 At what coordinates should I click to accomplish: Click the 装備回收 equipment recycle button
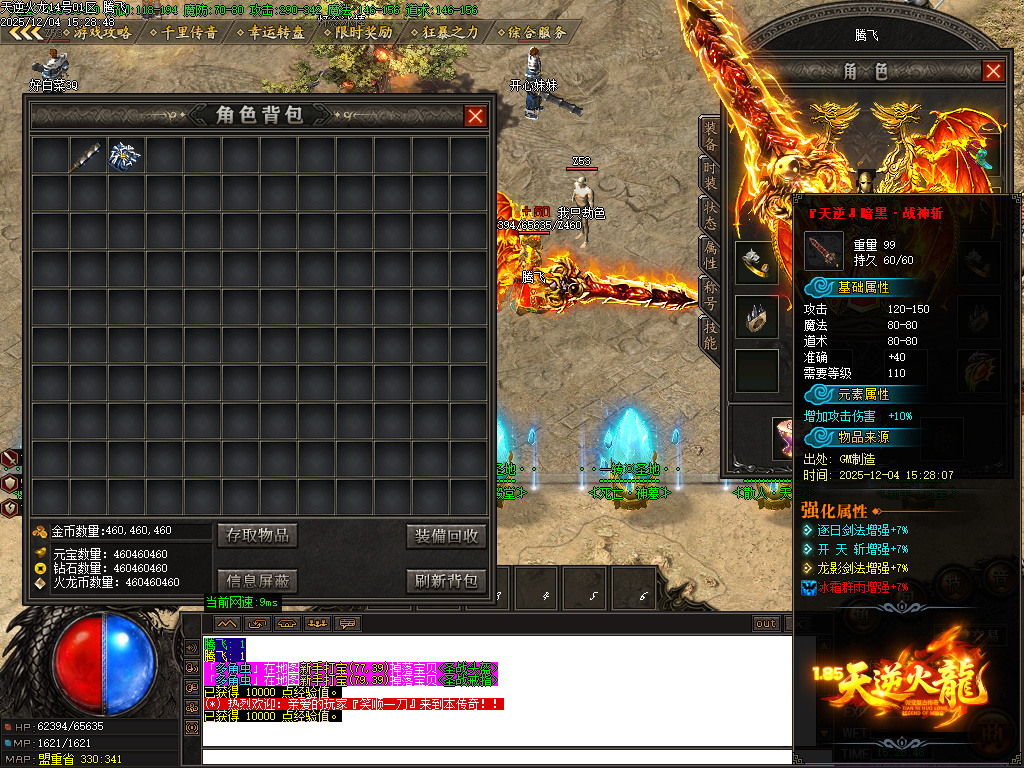tap(447, 535)
